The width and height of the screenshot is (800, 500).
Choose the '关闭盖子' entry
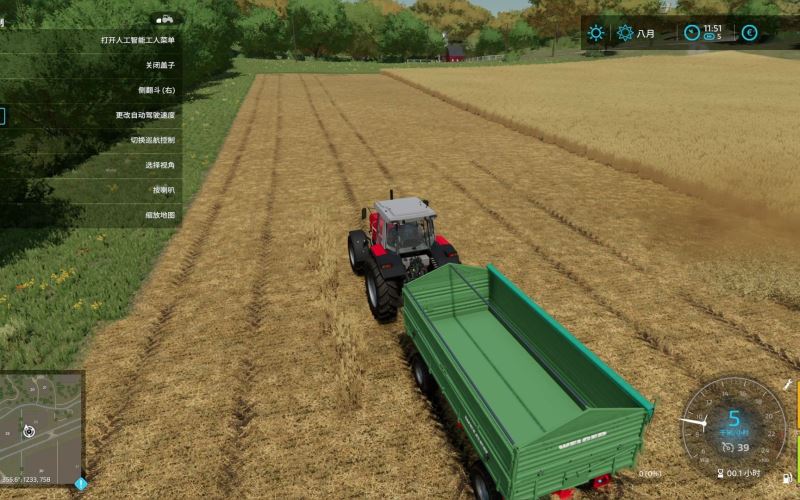tap(160, 65)
